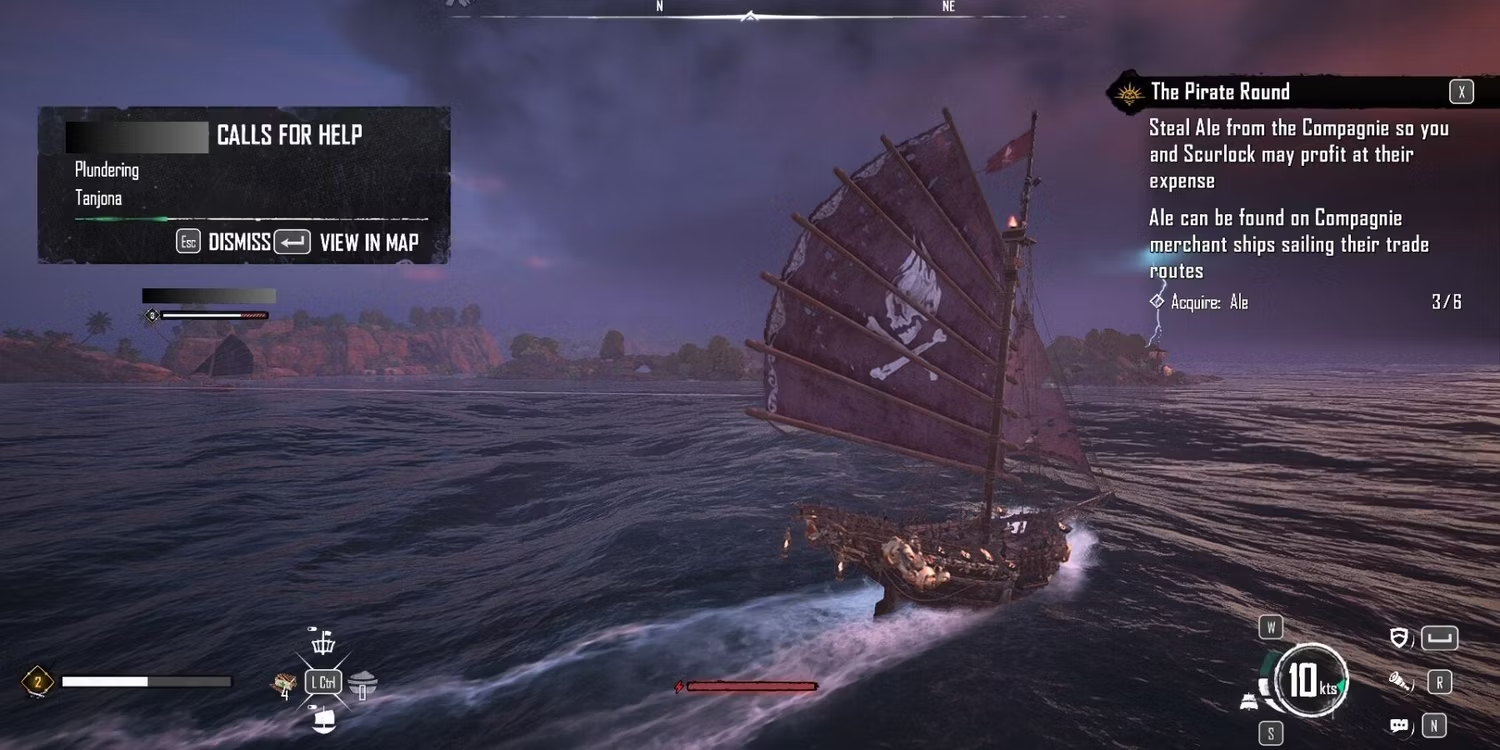Select the food bowl item in quick wheel
This screenshot has height=750, width=1500.
click(363, 683)
